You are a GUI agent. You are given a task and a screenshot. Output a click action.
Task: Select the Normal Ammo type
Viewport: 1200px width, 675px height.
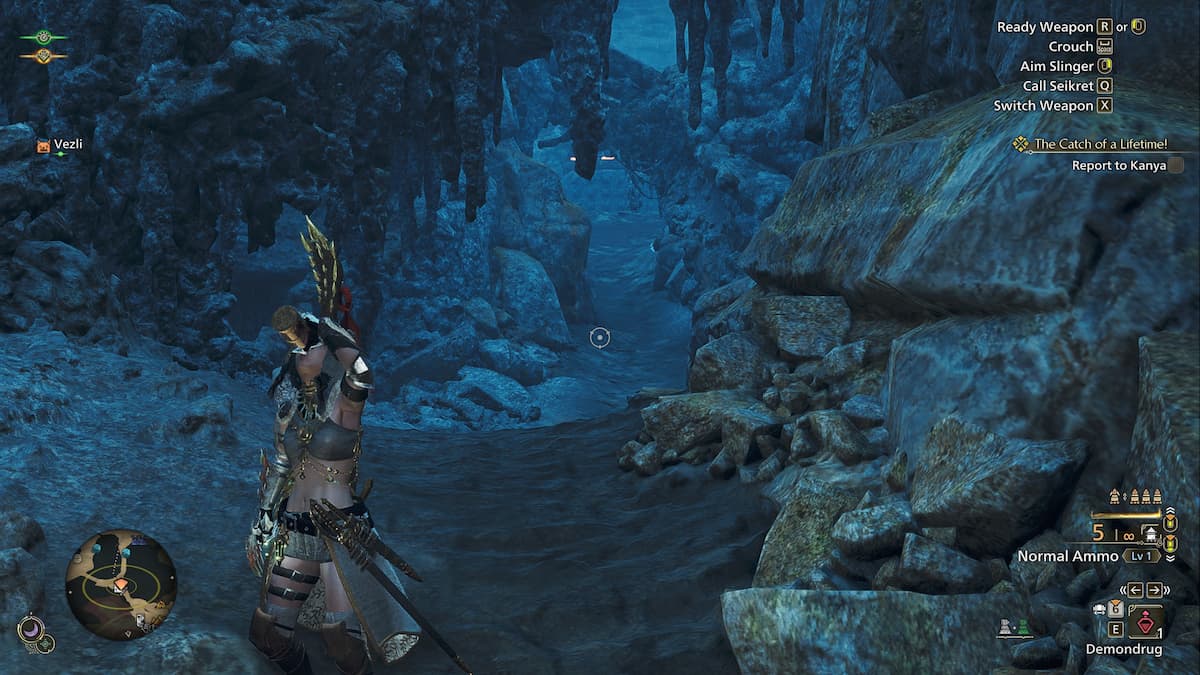1068,556
